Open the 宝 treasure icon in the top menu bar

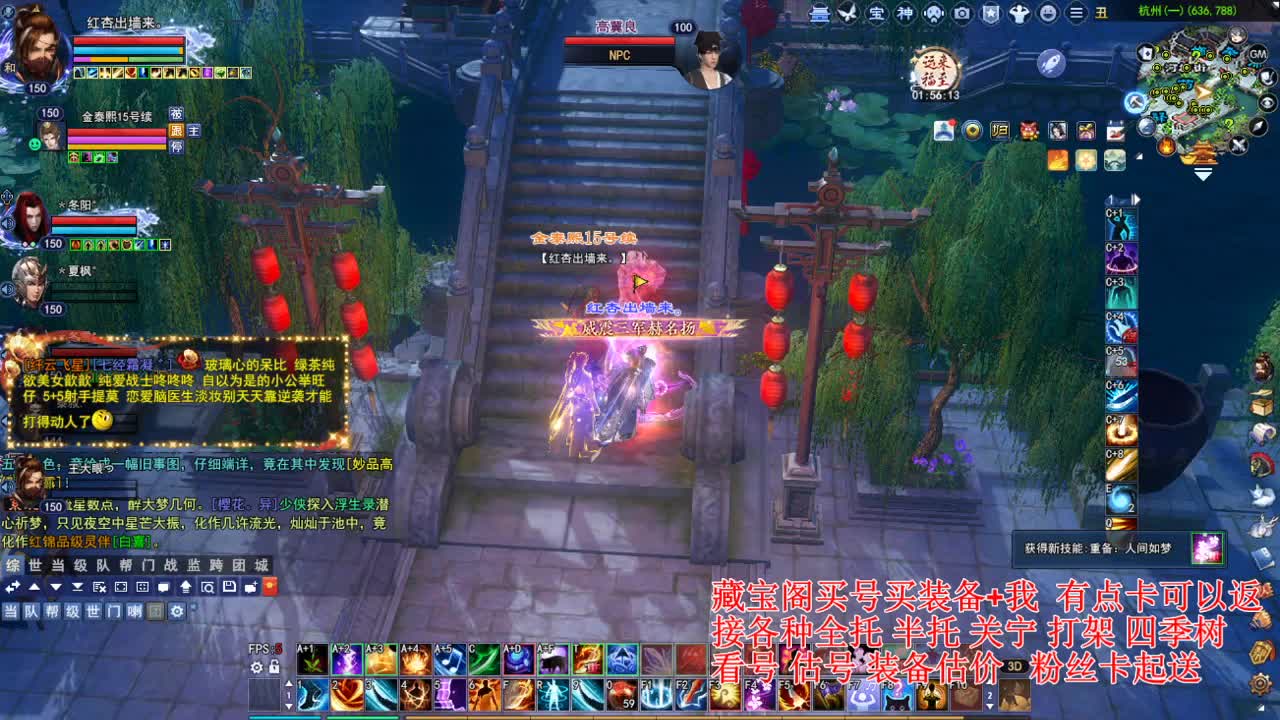pyautogui.click(x=876, y=13)
